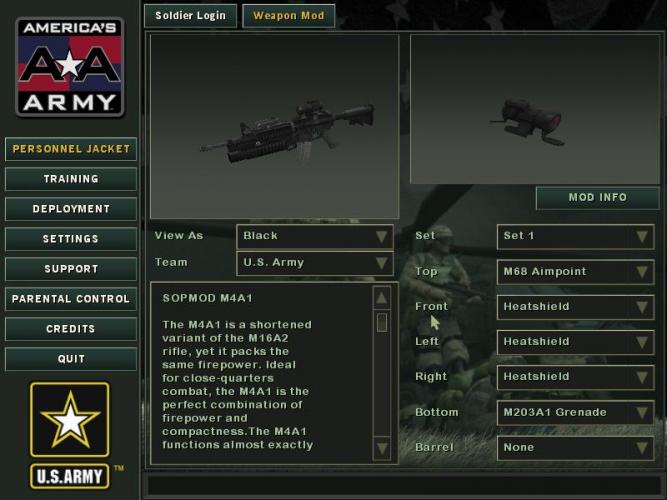This screenshot has height=500, width=667.
Task: Change the Top attachment from M68 Aimpoint
Action: [x=576, y=271]
